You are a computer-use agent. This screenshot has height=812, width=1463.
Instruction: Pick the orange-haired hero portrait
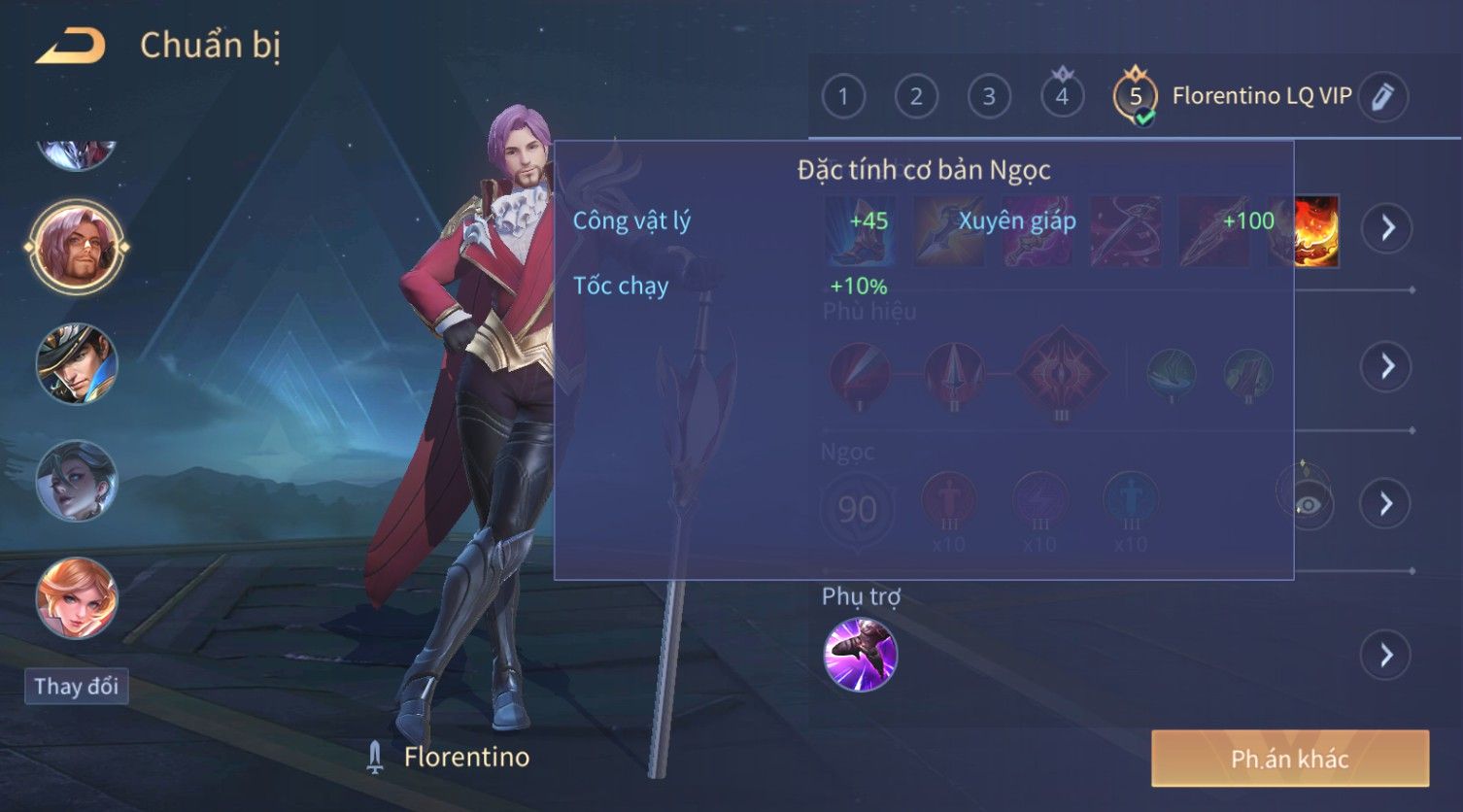[77, 597]
